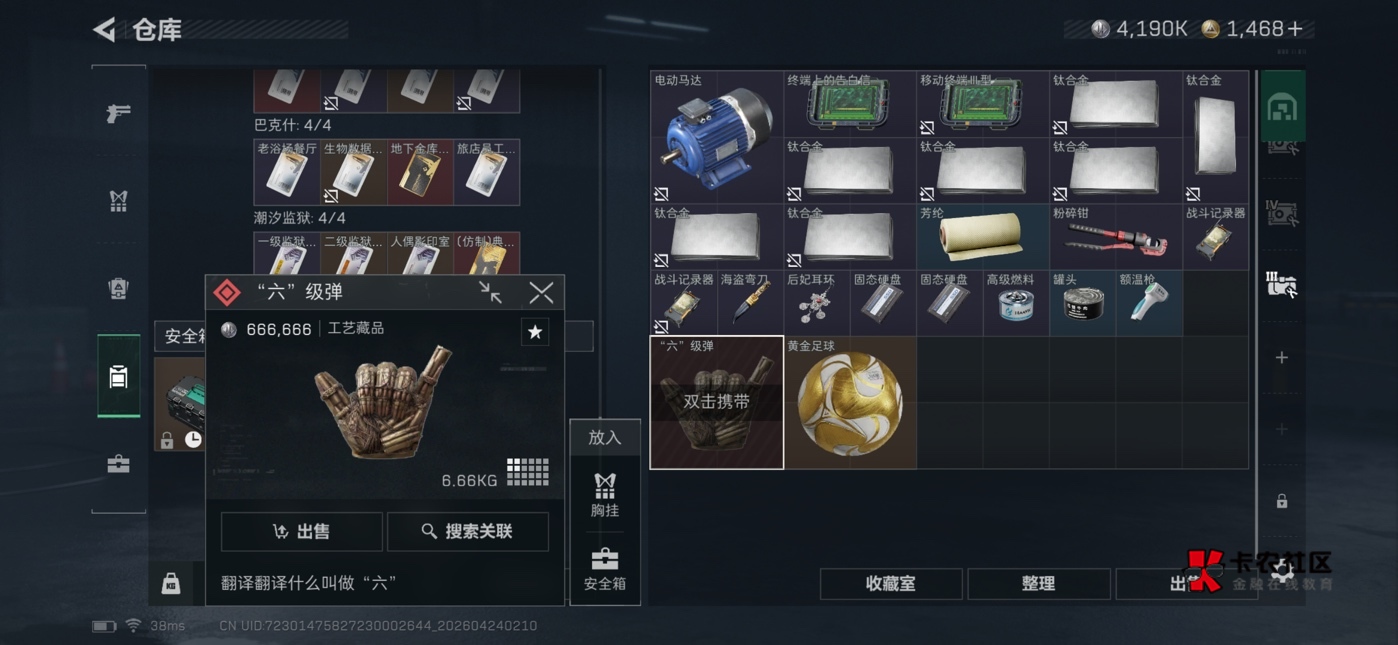
Task: Select the 后妃耳环 earrings item
Action: point(816,303)
